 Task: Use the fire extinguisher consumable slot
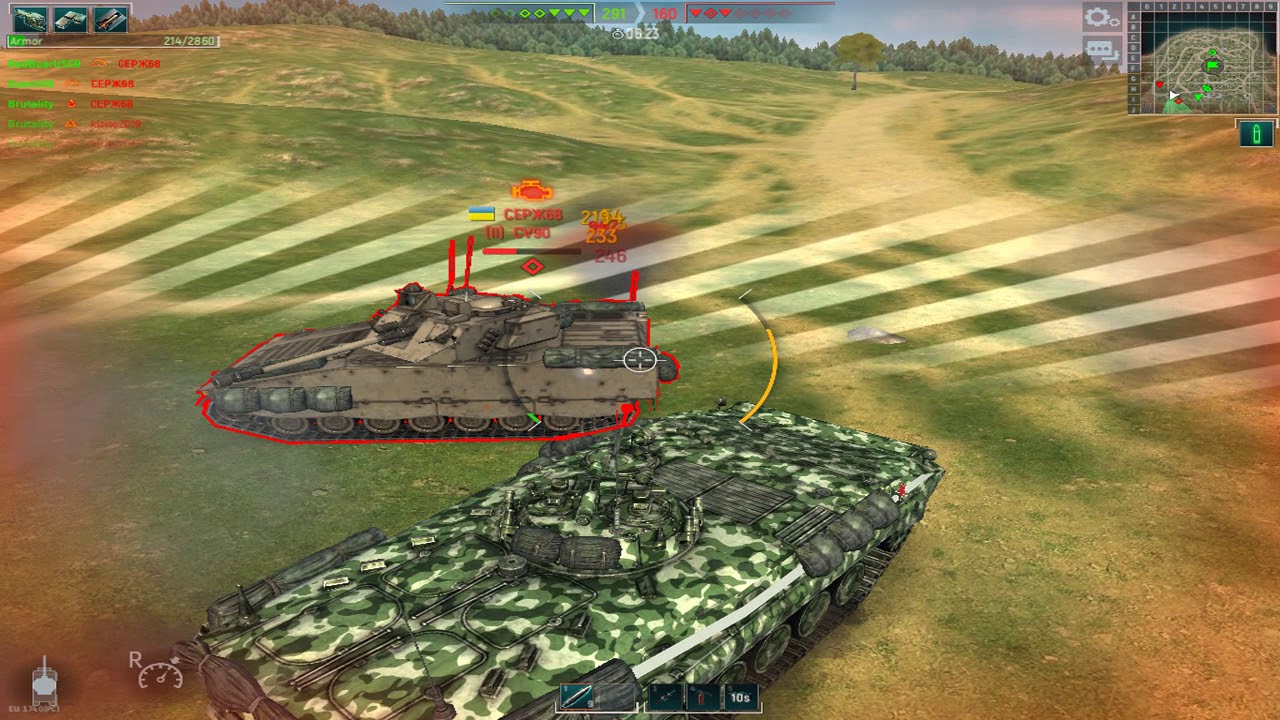click(702, 697)
